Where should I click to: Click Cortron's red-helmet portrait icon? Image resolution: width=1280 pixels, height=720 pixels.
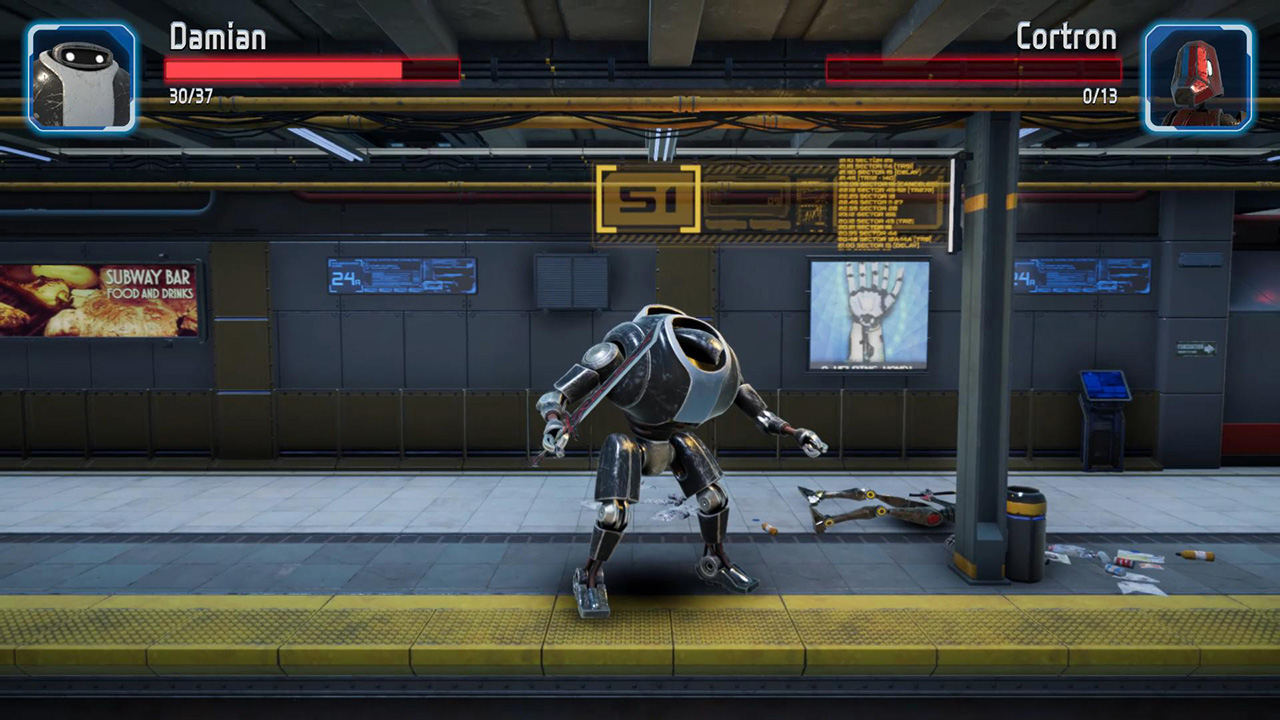pyautogui.click(x=1199, y=75)
